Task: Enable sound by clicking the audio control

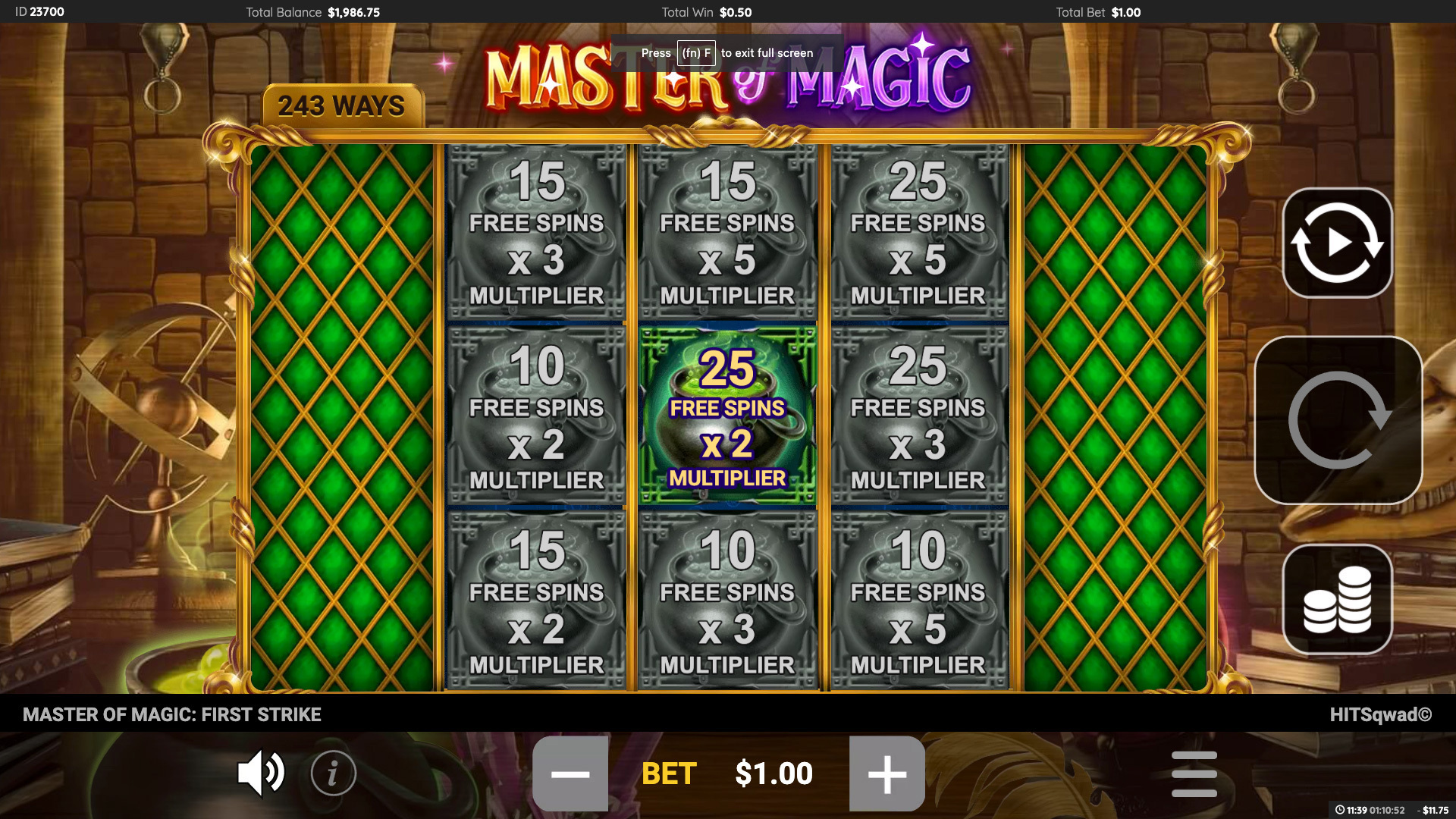Action: tap(261, 773)
